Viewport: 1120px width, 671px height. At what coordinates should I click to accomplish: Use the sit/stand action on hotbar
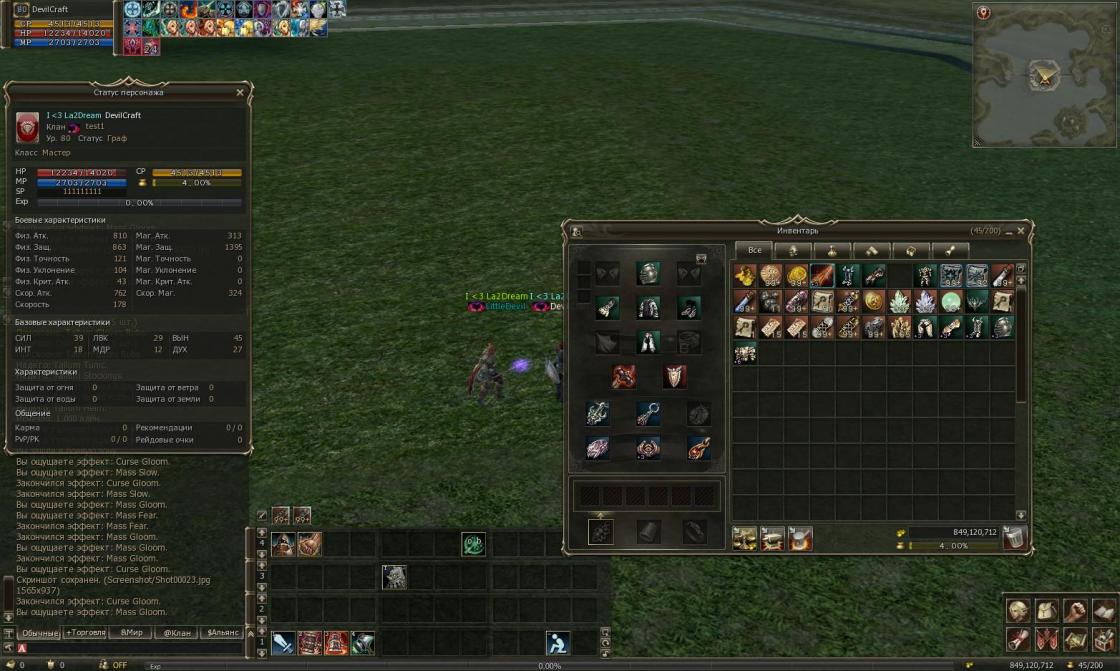[558, 643]
